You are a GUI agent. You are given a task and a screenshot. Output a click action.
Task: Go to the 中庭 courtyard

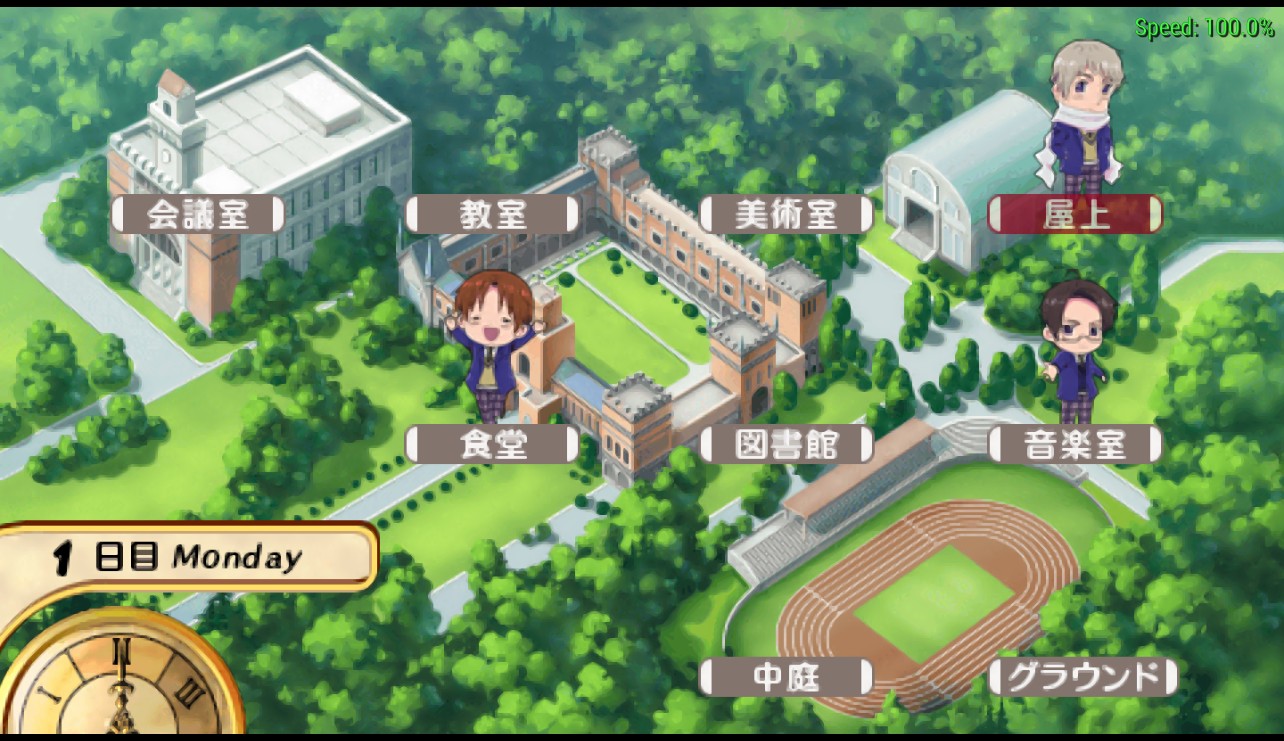tap(786, 677)
